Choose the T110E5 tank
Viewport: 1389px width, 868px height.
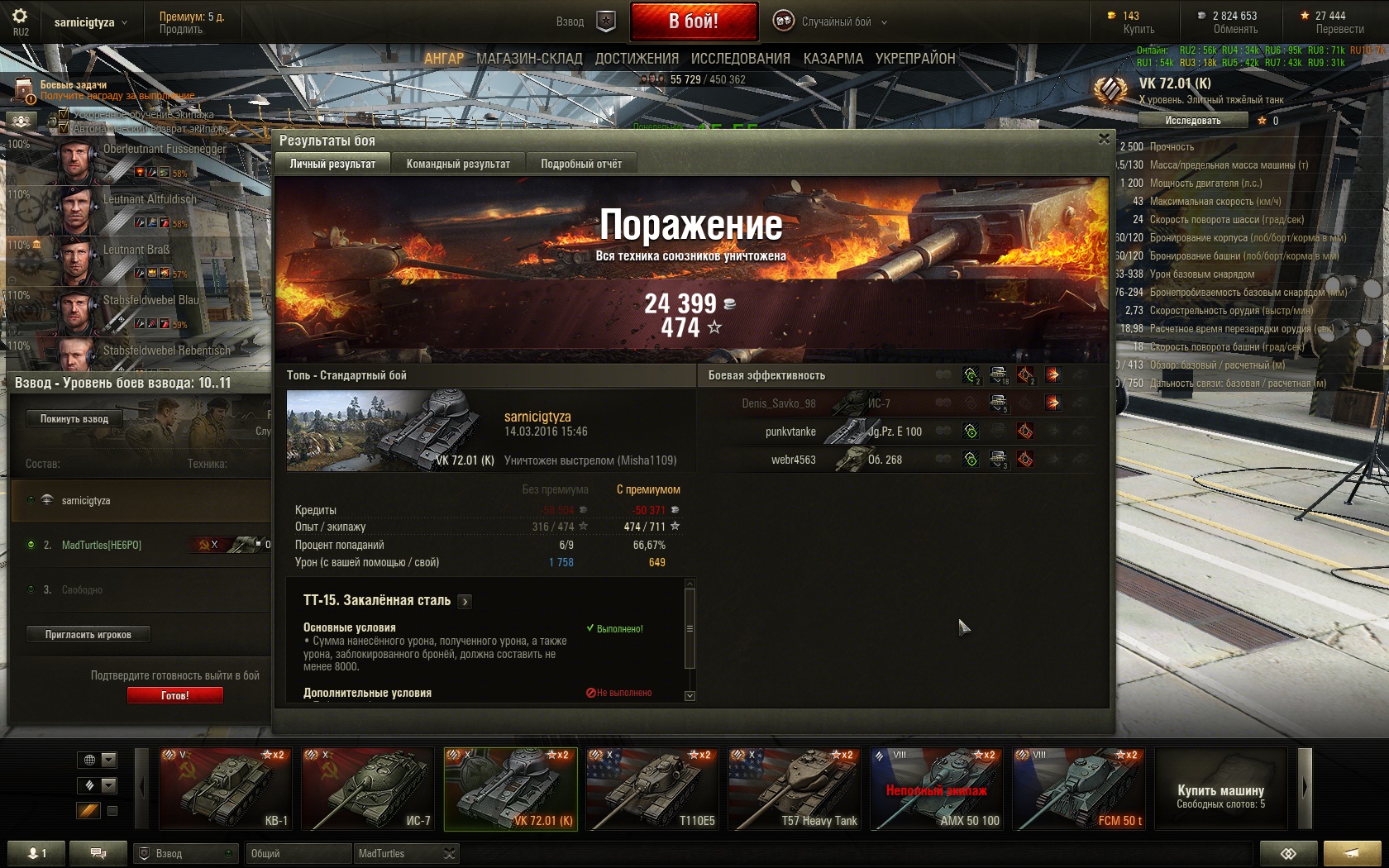pyautogui.click(x=652, y=789)
